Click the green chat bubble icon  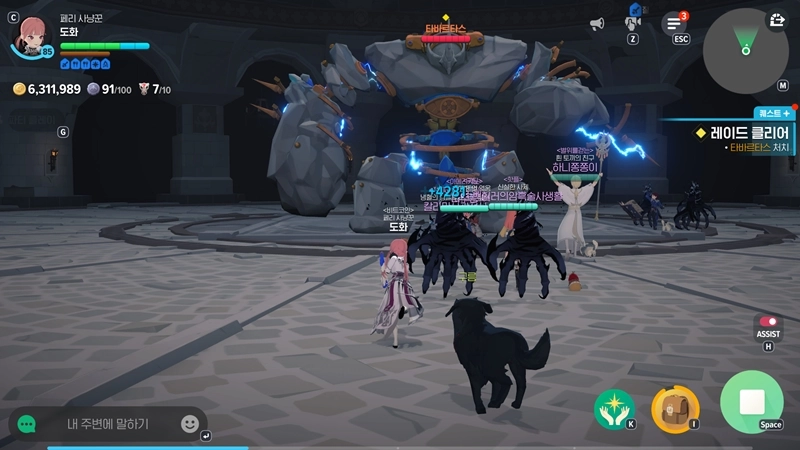27,424
